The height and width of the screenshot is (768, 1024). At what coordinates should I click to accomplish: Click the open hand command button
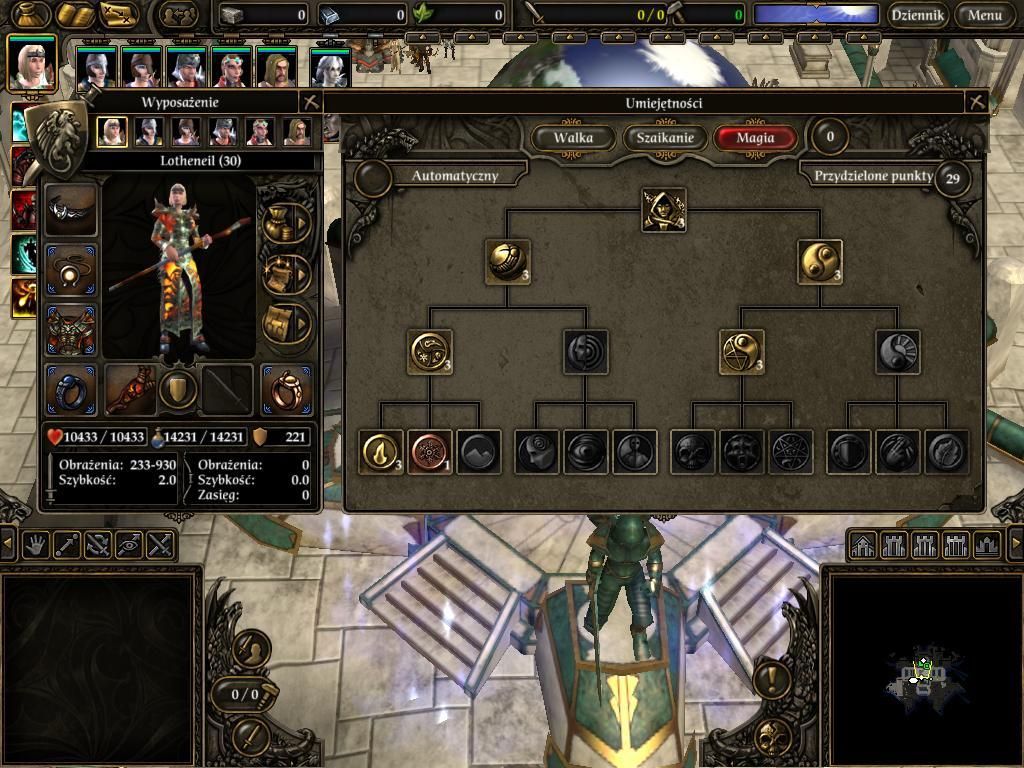tap(37, 545)
